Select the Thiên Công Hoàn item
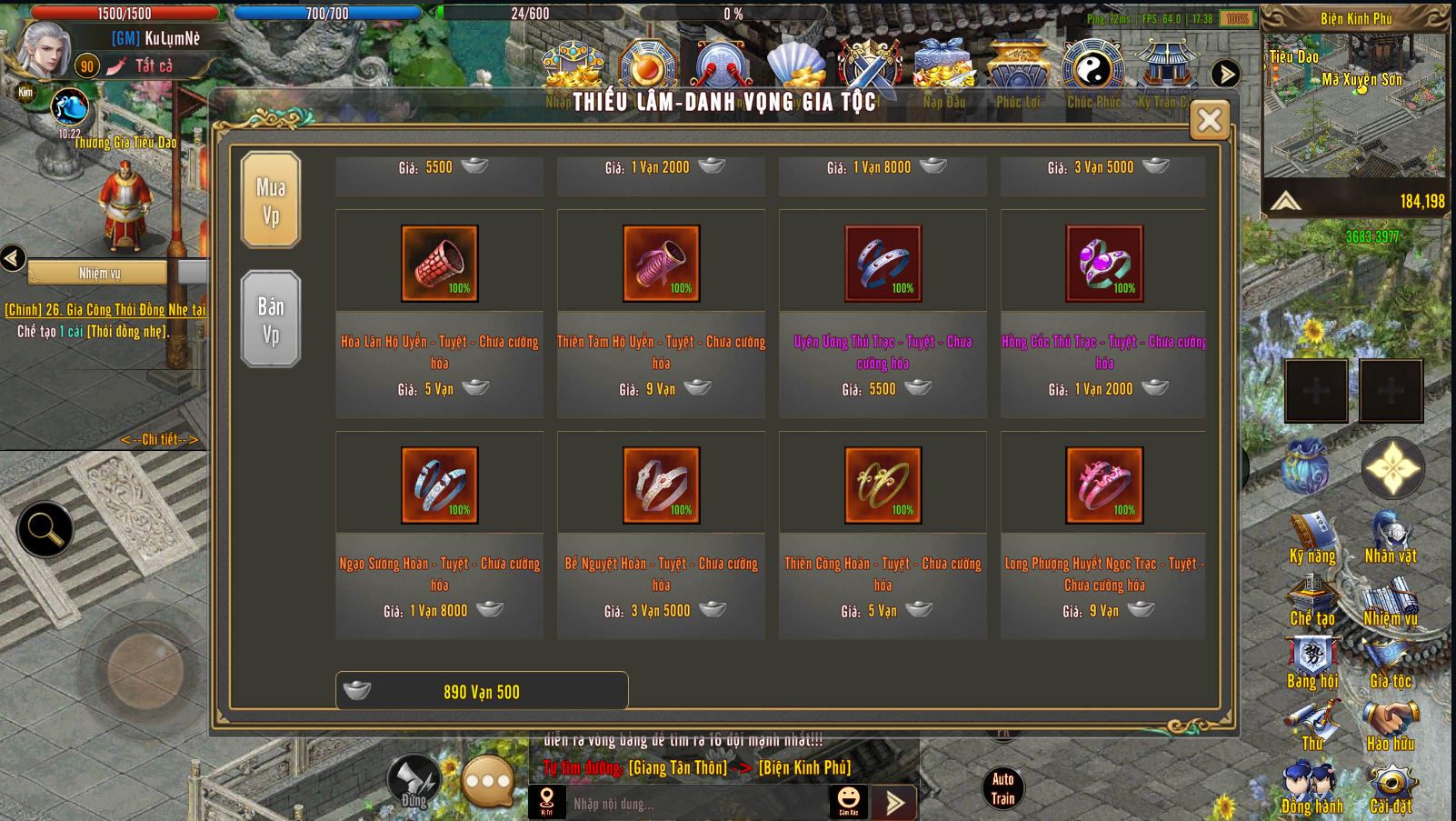Screen dimensions: 1456x821 pyautogui.click(x=883, y=486)
